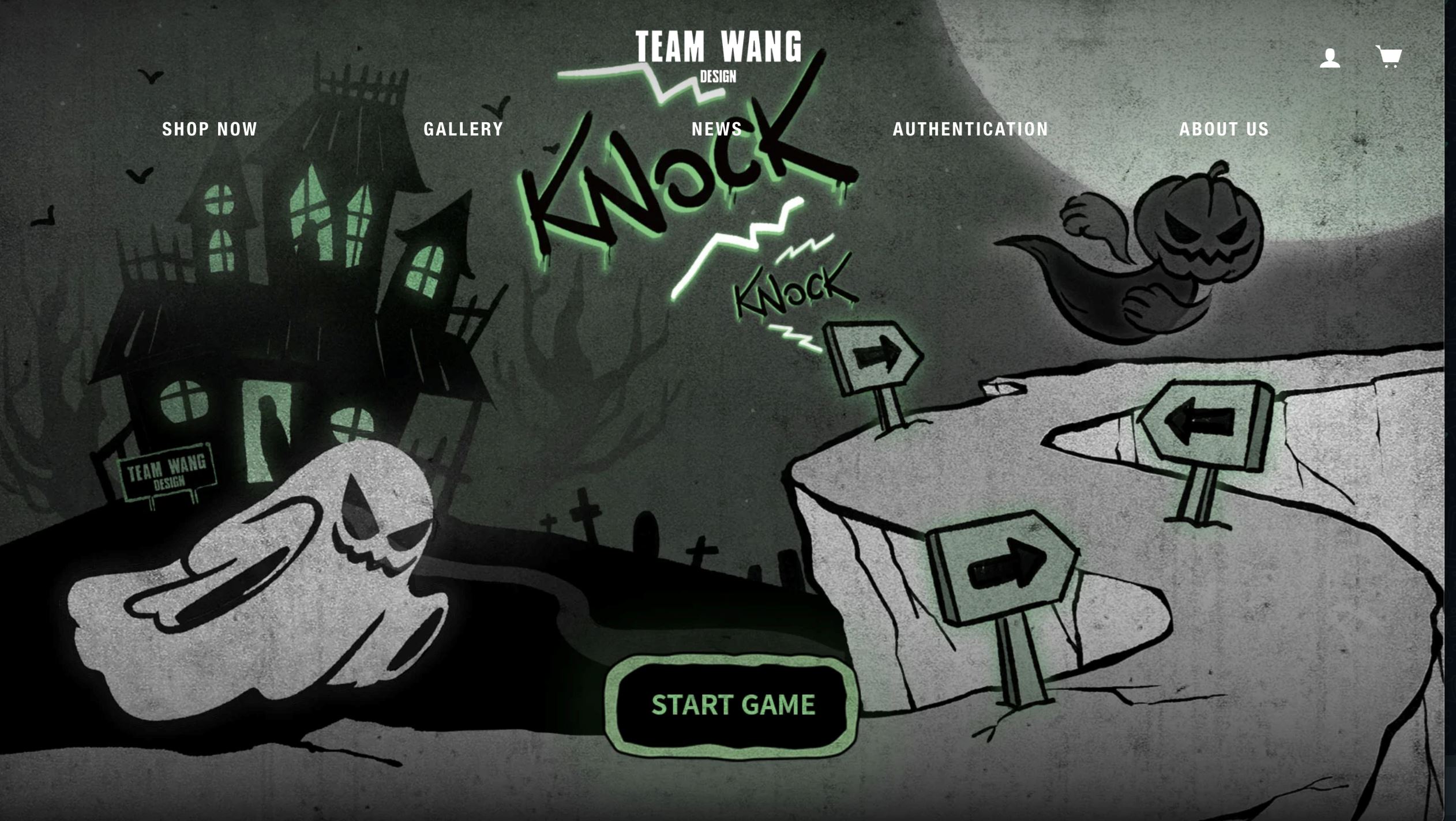The width and height of the screenshot is (1456, 821).
Task: View the shopping cart
Action: point(1389,57)
